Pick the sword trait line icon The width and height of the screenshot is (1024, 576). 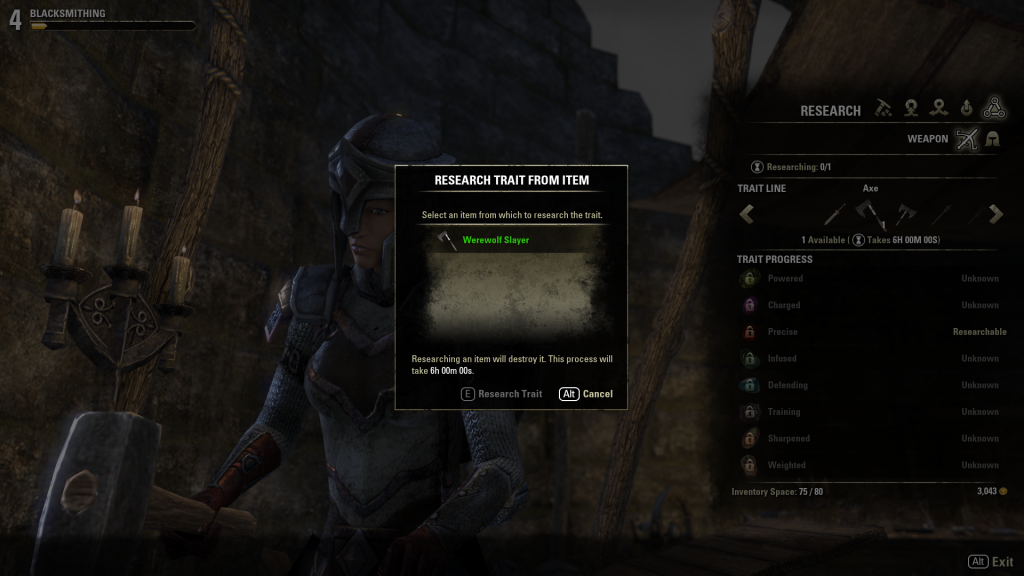[x=835, y=213]
